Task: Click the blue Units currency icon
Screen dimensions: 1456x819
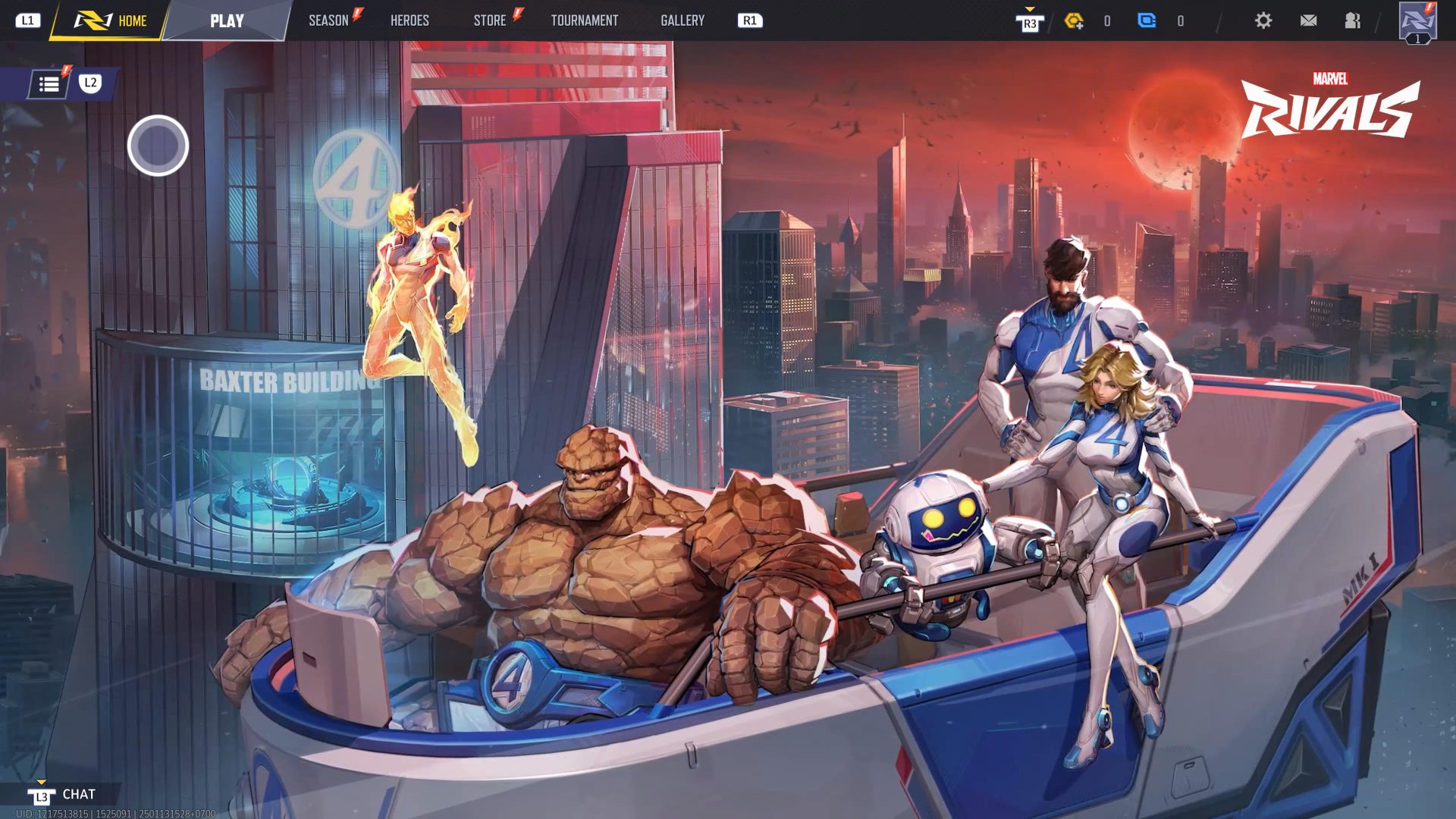Action: click(1147, 21)
